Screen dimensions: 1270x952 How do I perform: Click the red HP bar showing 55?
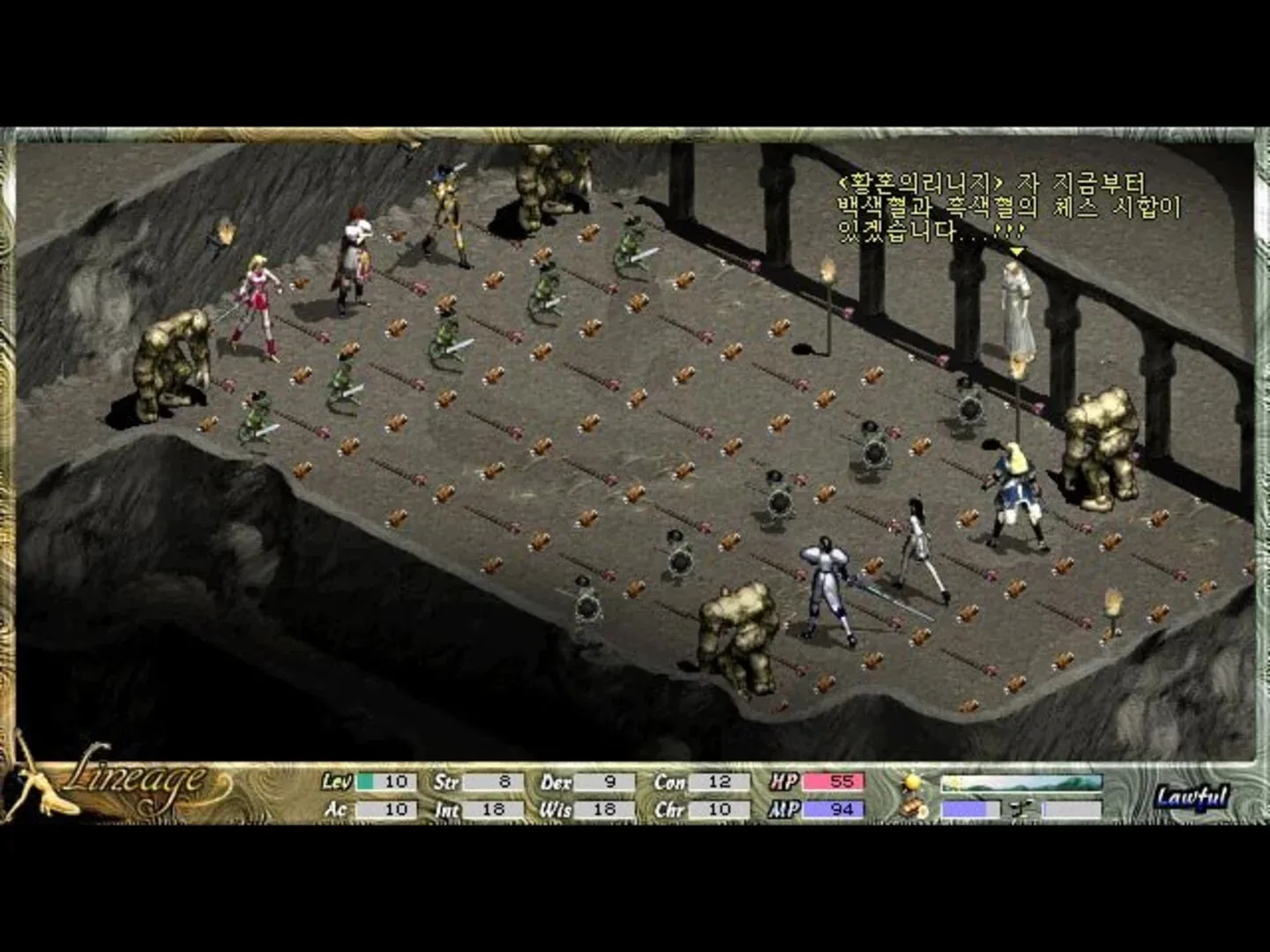834,781
